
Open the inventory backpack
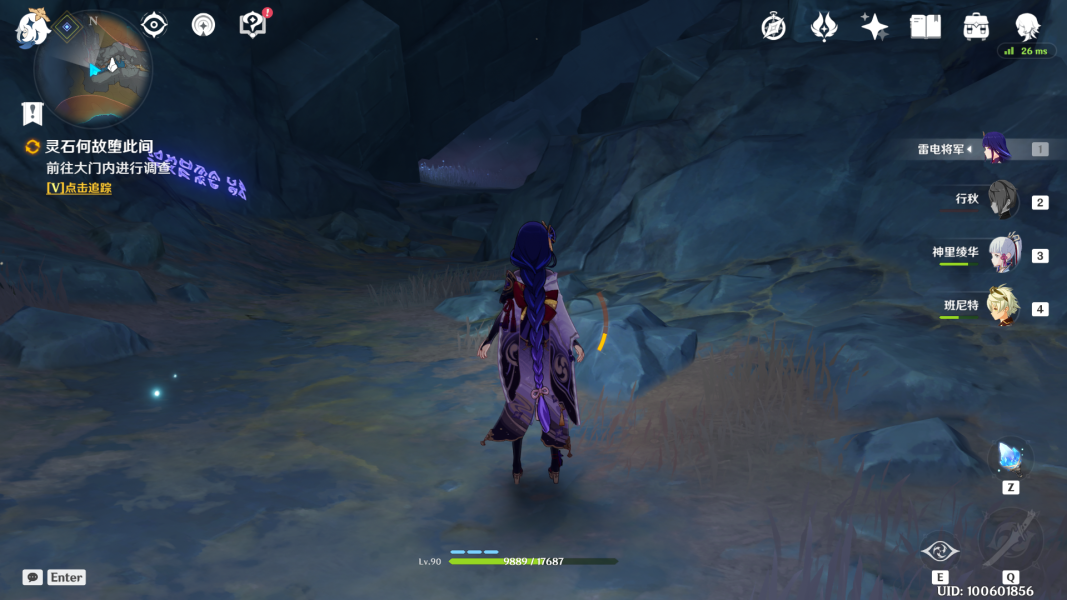click(976, 27)
